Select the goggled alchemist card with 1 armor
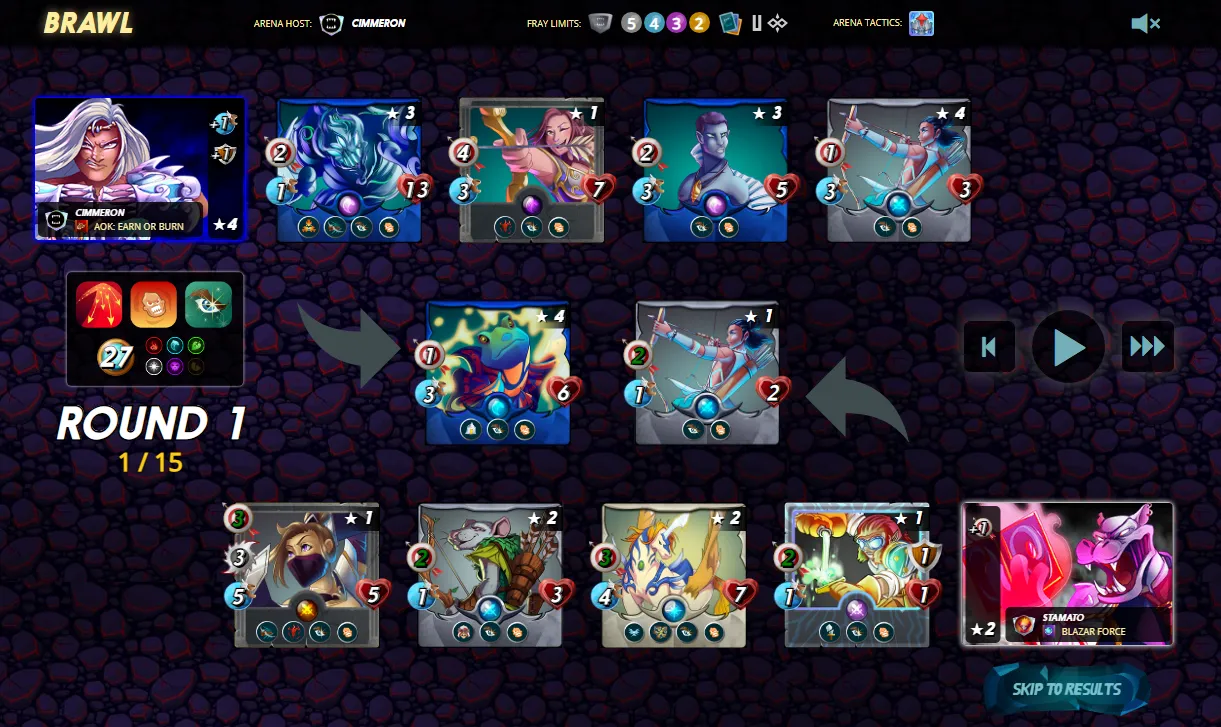The width and height of the screenshot is (1221, 727). click(x=857, y=575)
